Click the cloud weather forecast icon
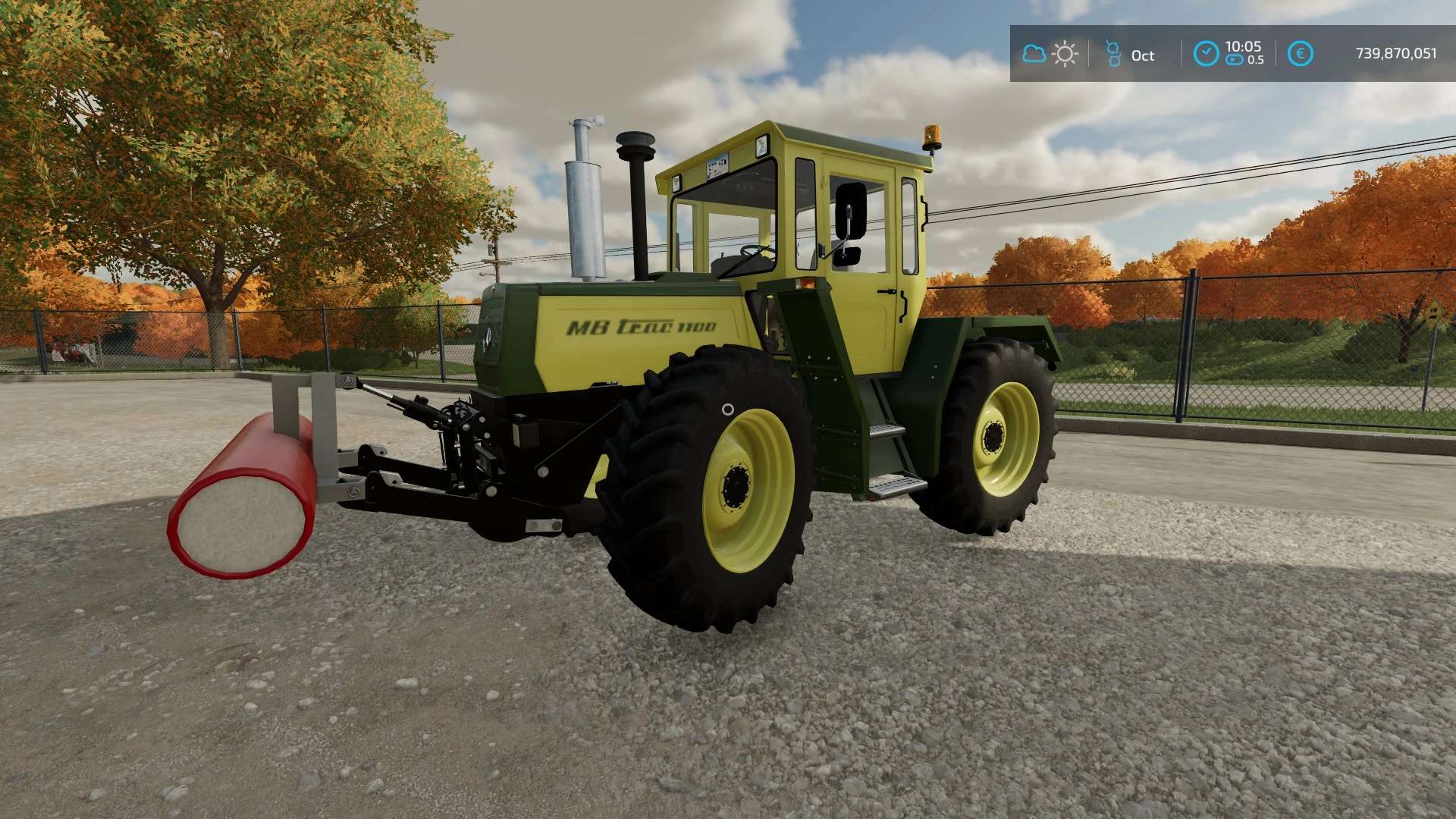This screenshot has width=1456, height=819. (x=1034, y=54)
